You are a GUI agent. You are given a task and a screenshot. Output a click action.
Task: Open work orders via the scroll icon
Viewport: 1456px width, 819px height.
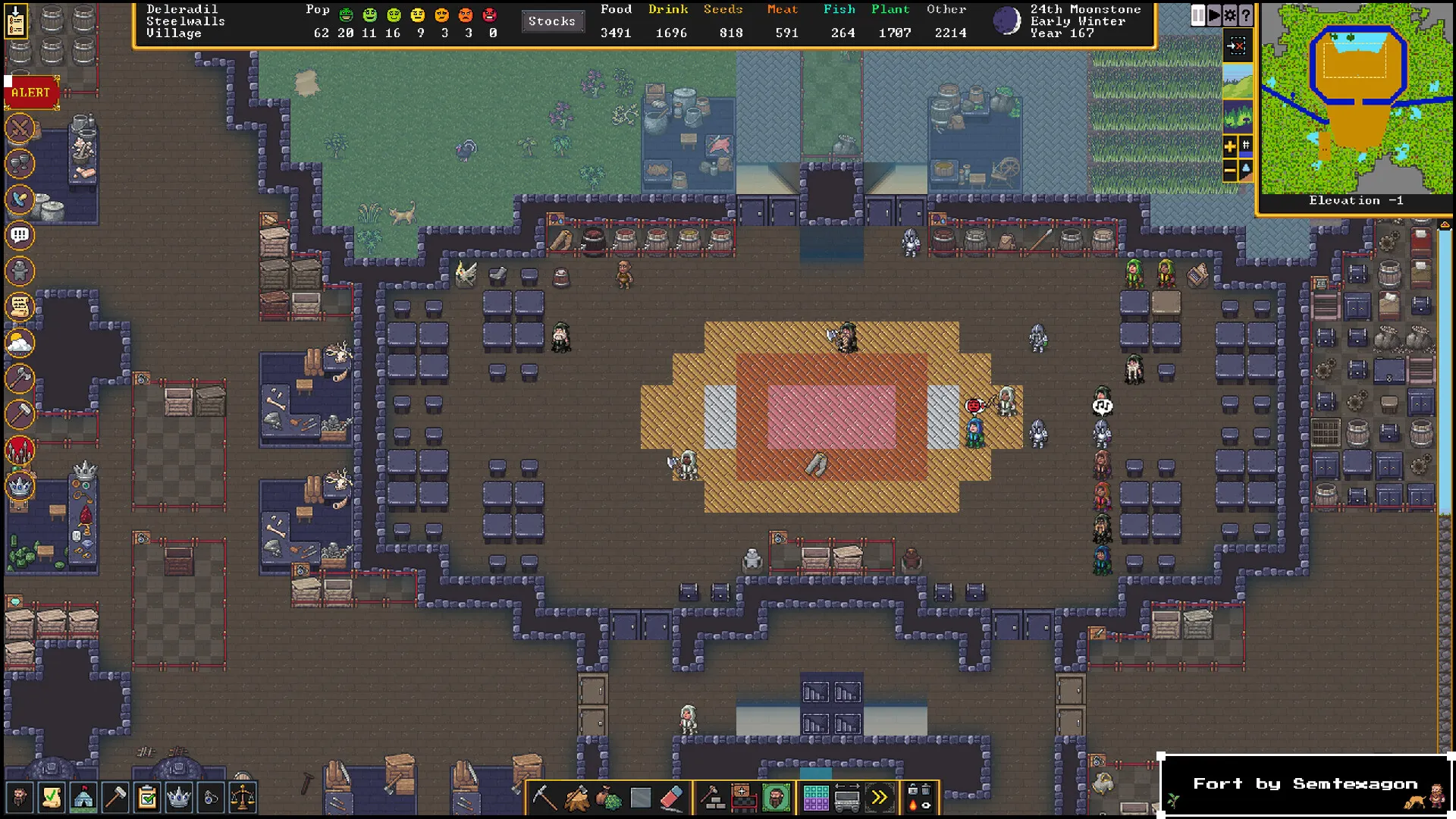click(x=20, y=306)
